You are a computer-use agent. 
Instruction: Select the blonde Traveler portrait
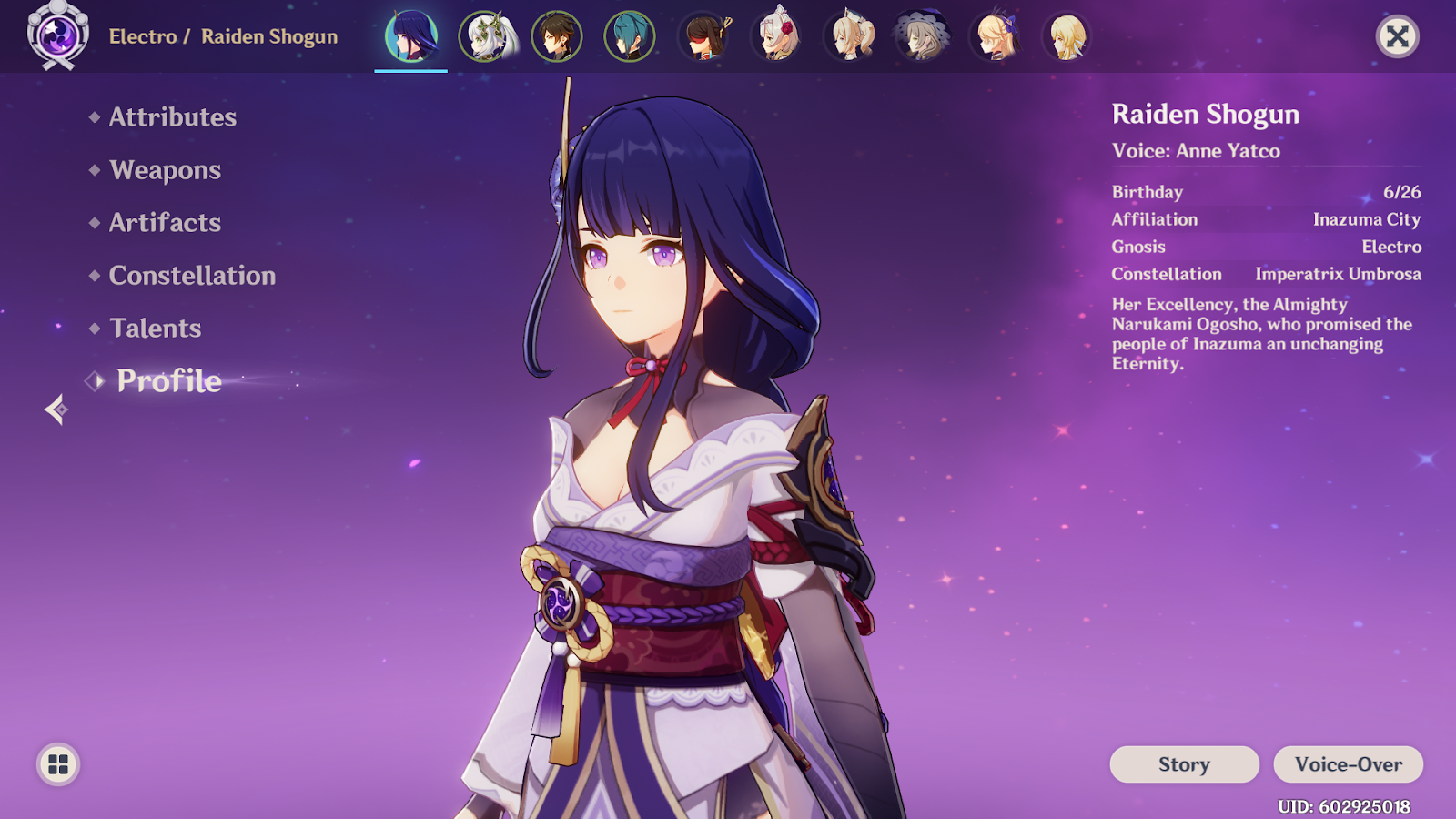pyautogui.click(x=1067, y=36)
